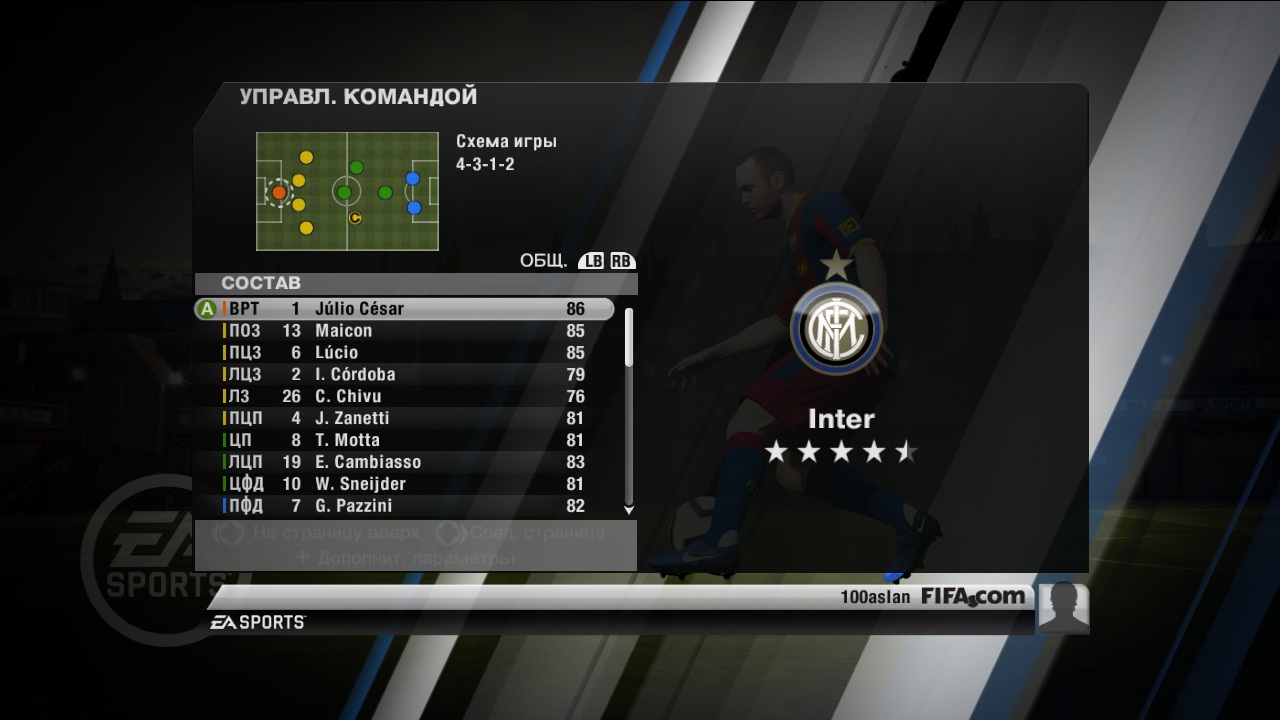Pick Lúcio from the squad list
Screen dimensions: 1280x720
click(x=404, y=353)
